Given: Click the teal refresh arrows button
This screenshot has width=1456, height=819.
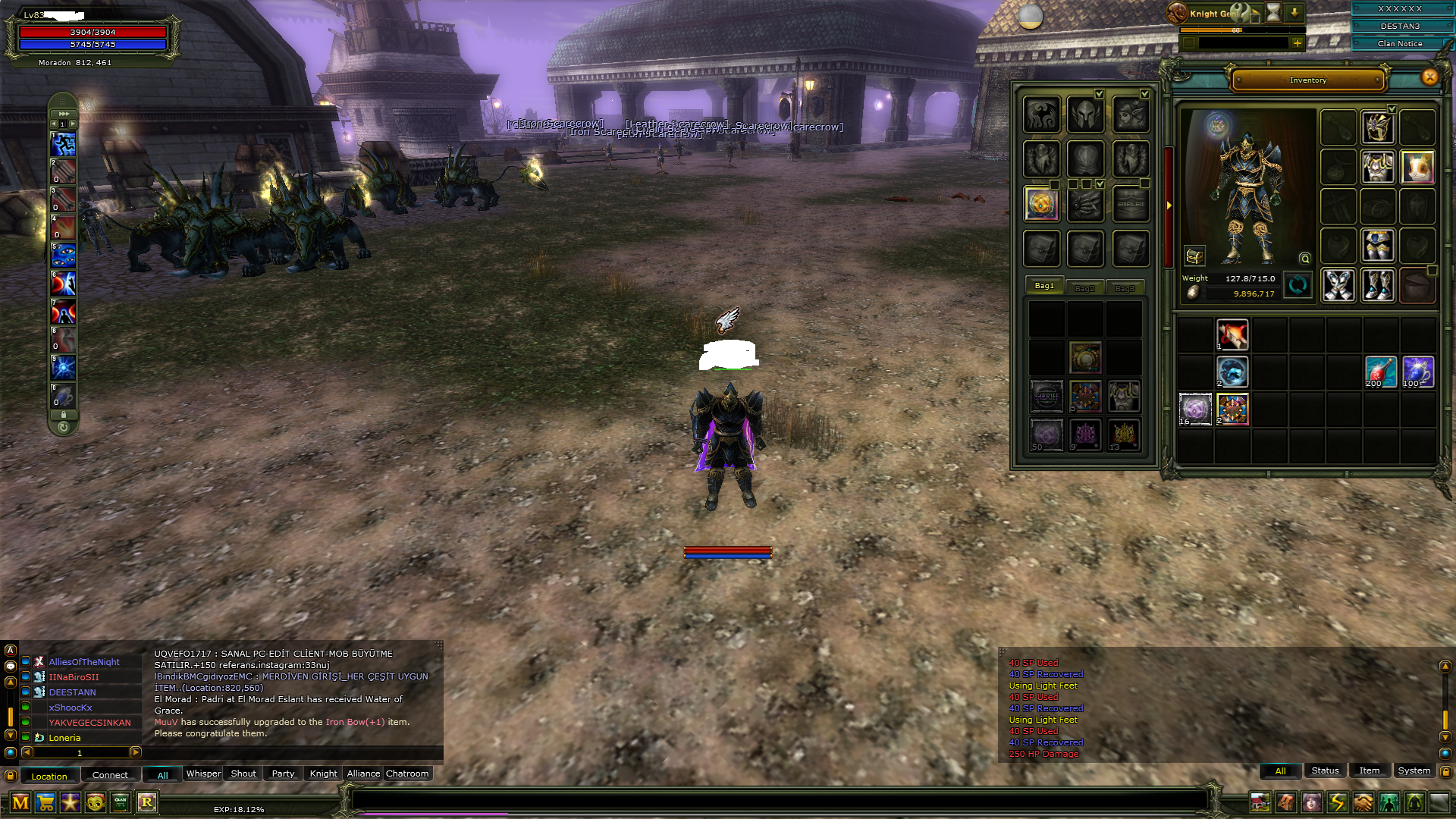Looking at the screenshot, I should tap(1298, 285).
